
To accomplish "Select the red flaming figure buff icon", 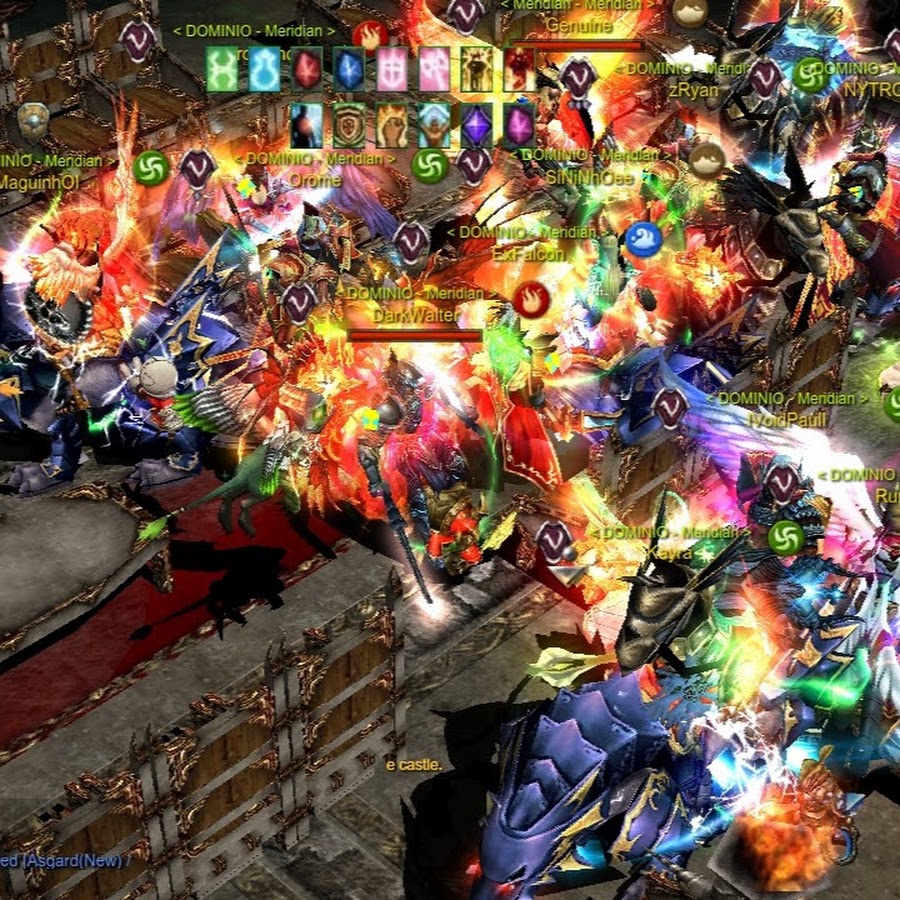I will pyautogui.click(x=519, y=69).
